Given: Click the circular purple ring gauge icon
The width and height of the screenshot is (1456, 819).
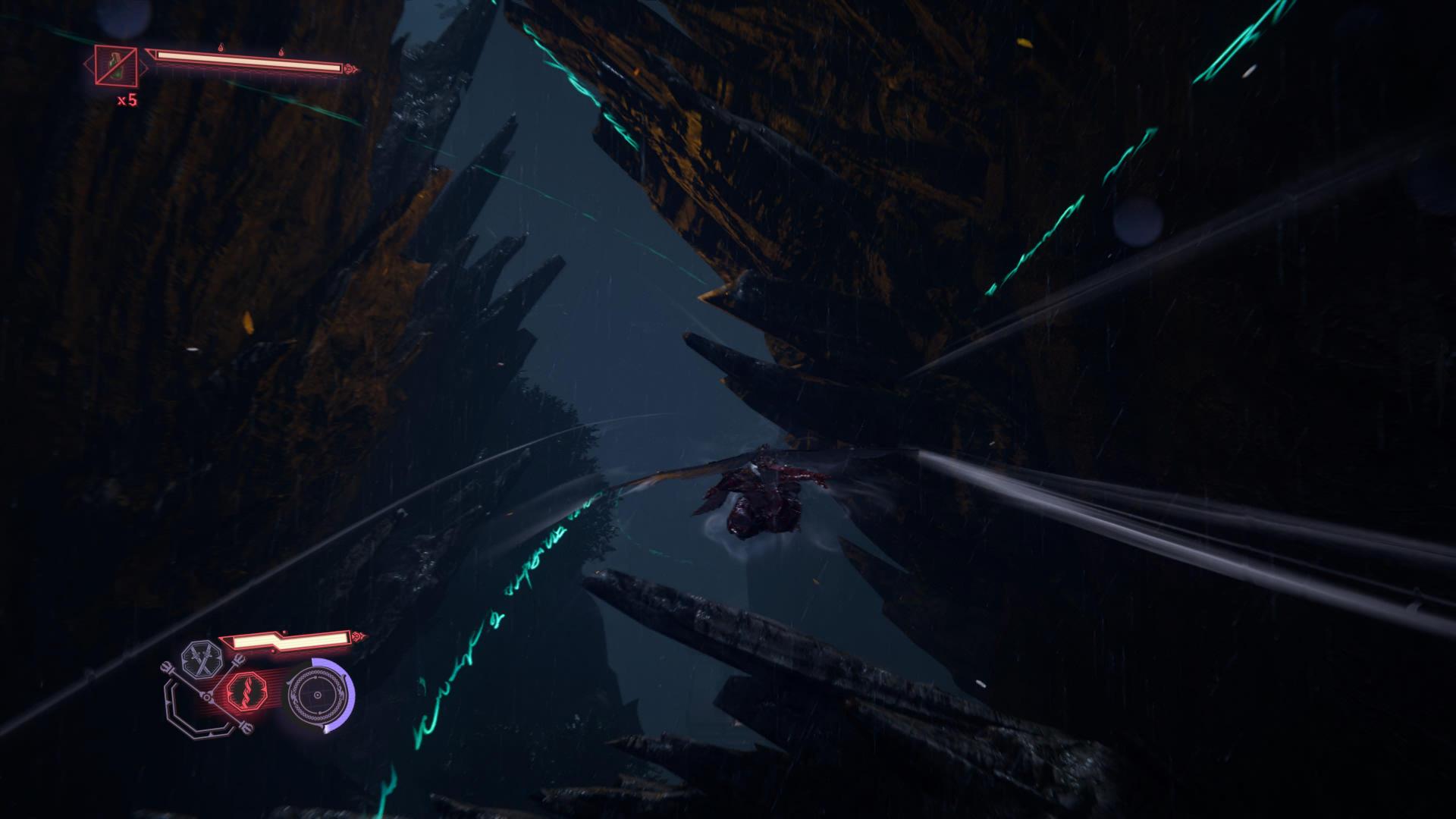Looking at the screenshot, I should click(318, 695).
